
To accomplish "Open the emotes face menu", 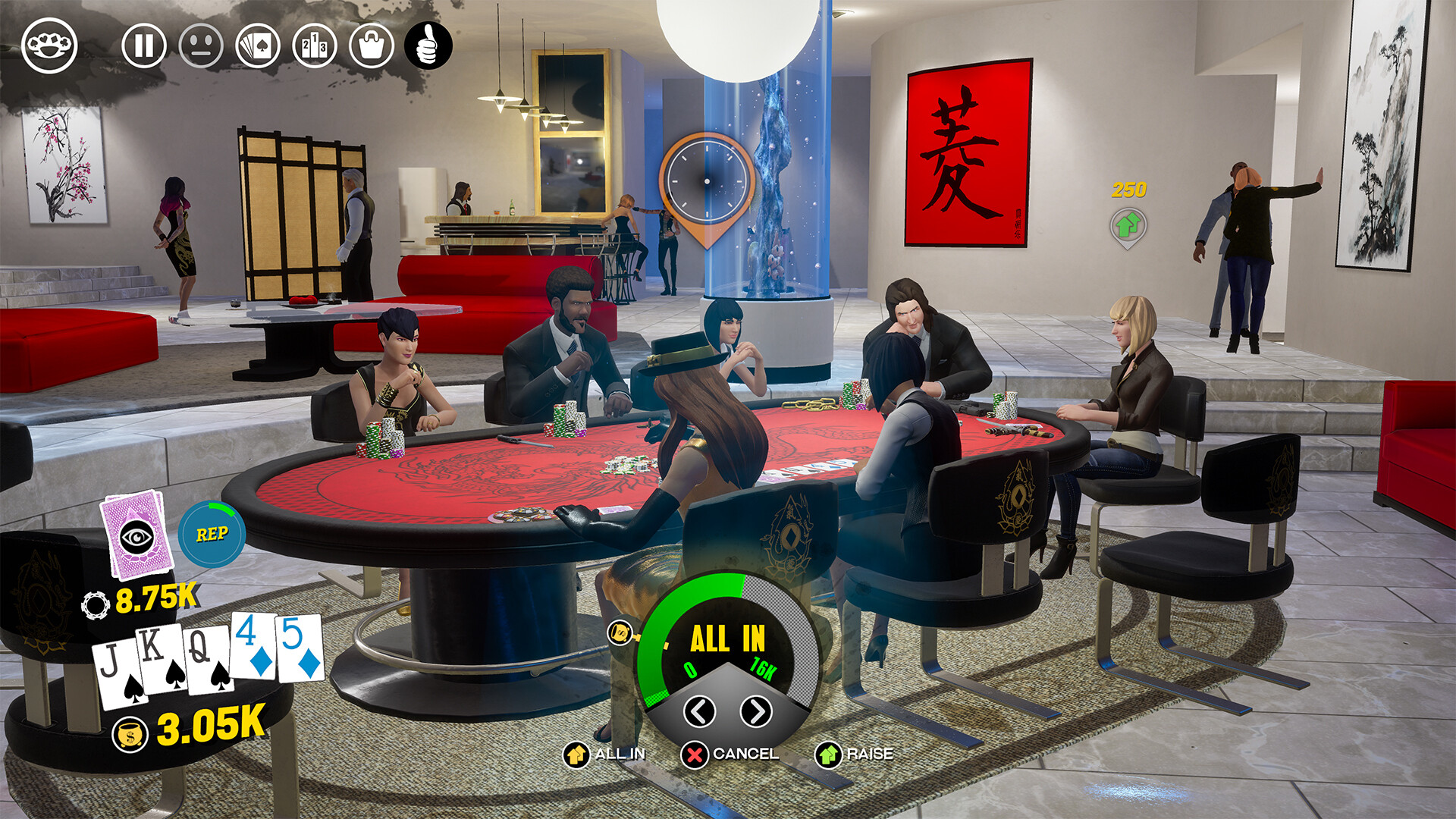I will [x=201, y=45].
